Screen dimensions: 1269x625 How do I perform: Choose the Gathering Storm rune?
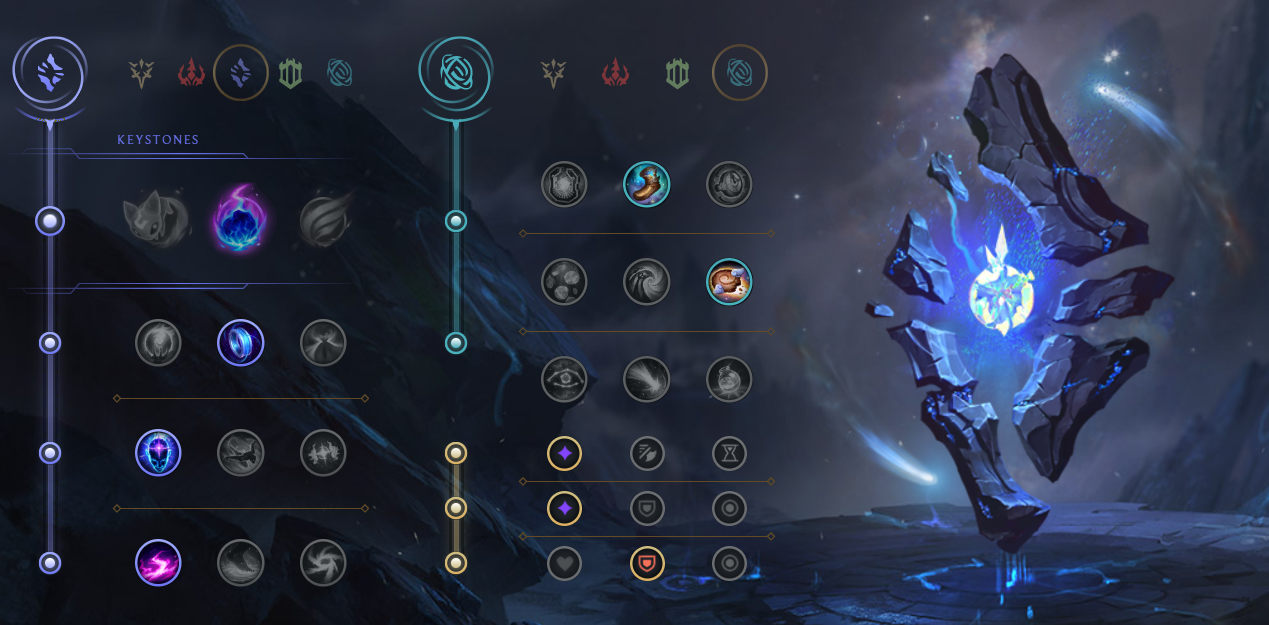click(323, 562)
